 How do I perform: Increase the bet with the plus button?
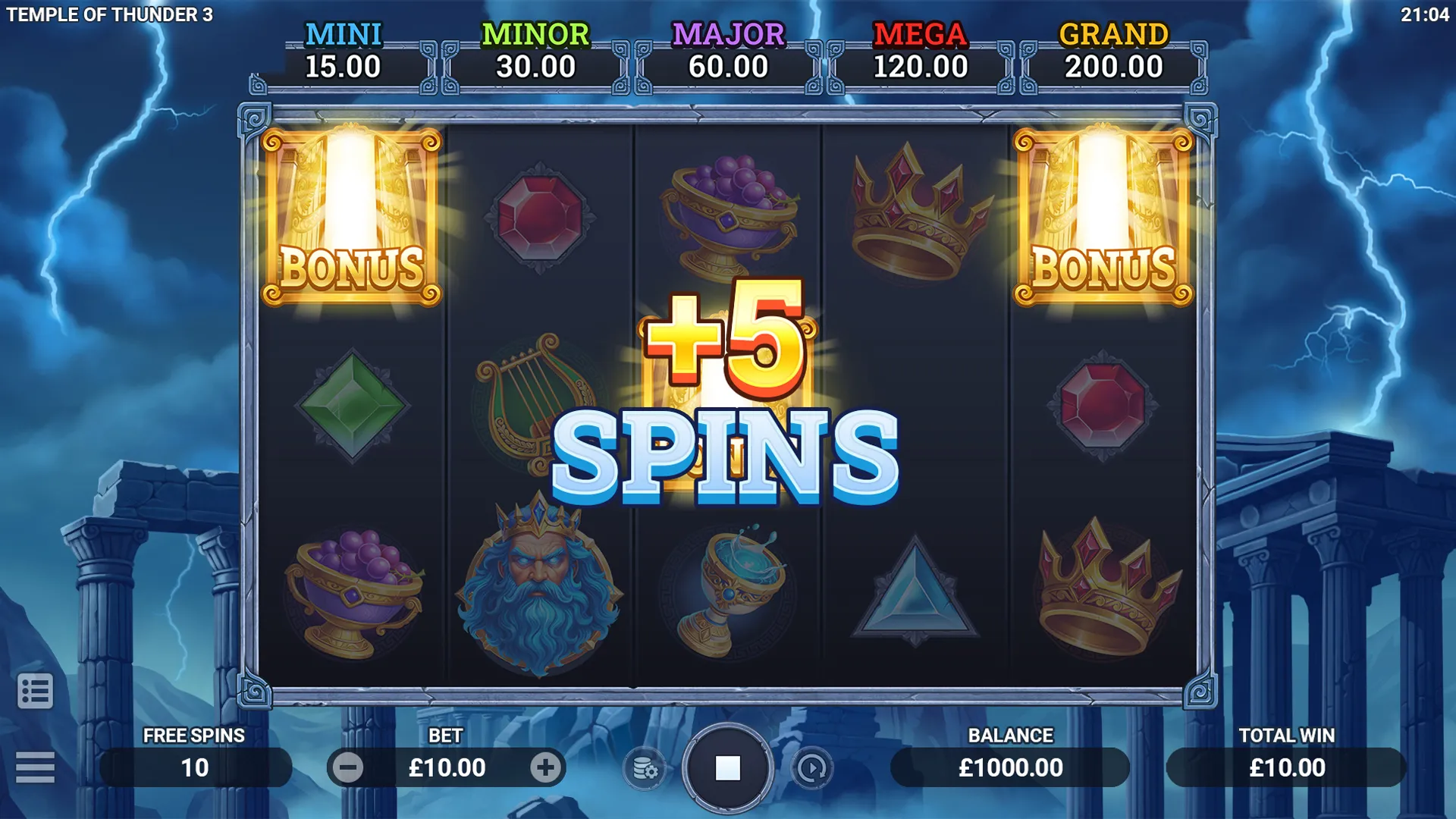tap(545, 768)
